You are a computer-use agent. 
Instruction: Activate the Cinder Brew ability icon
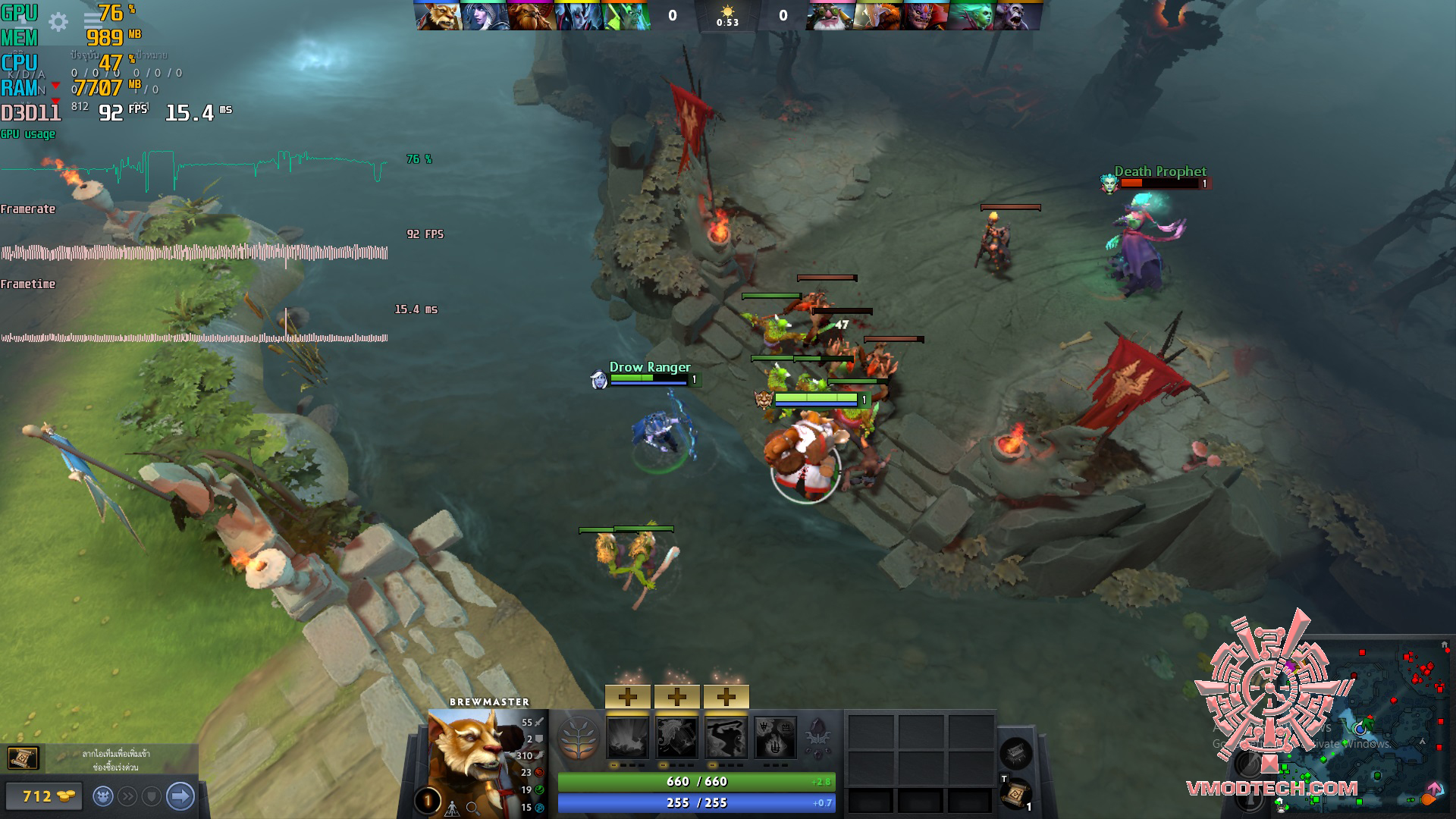[x=677, y=738]
